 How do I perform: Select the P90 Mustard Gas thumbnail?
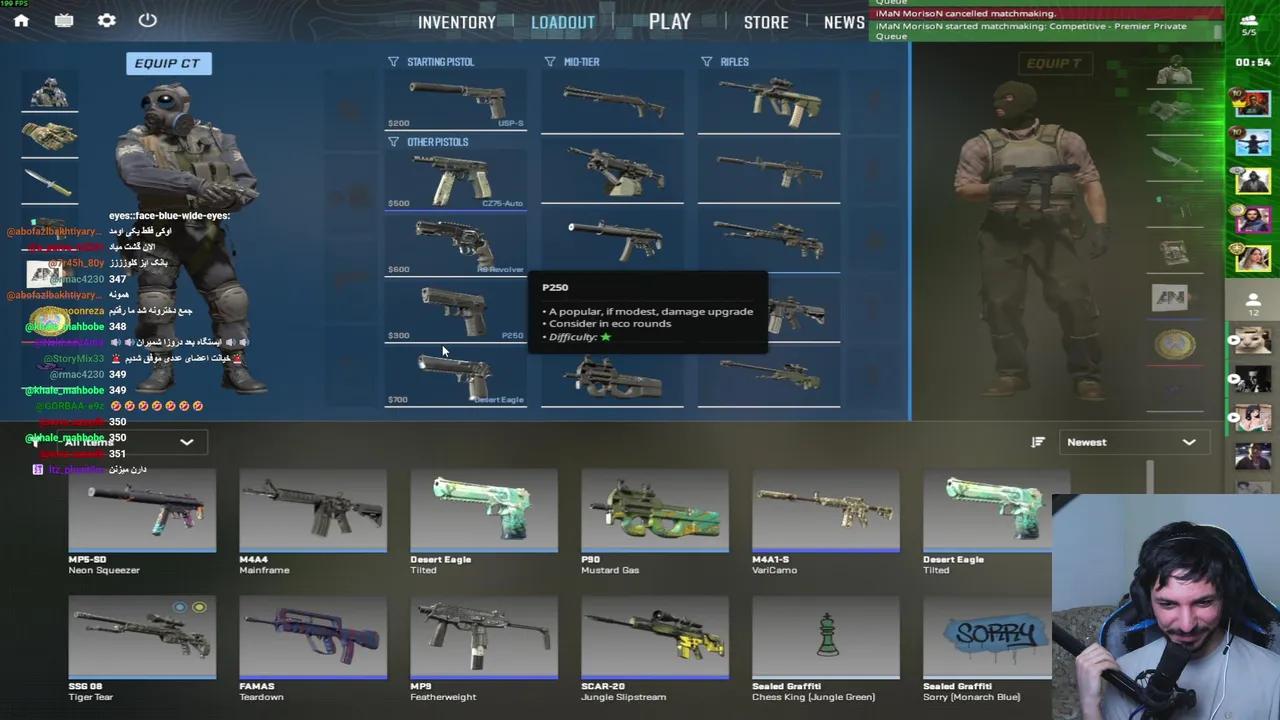pos(654,510)
